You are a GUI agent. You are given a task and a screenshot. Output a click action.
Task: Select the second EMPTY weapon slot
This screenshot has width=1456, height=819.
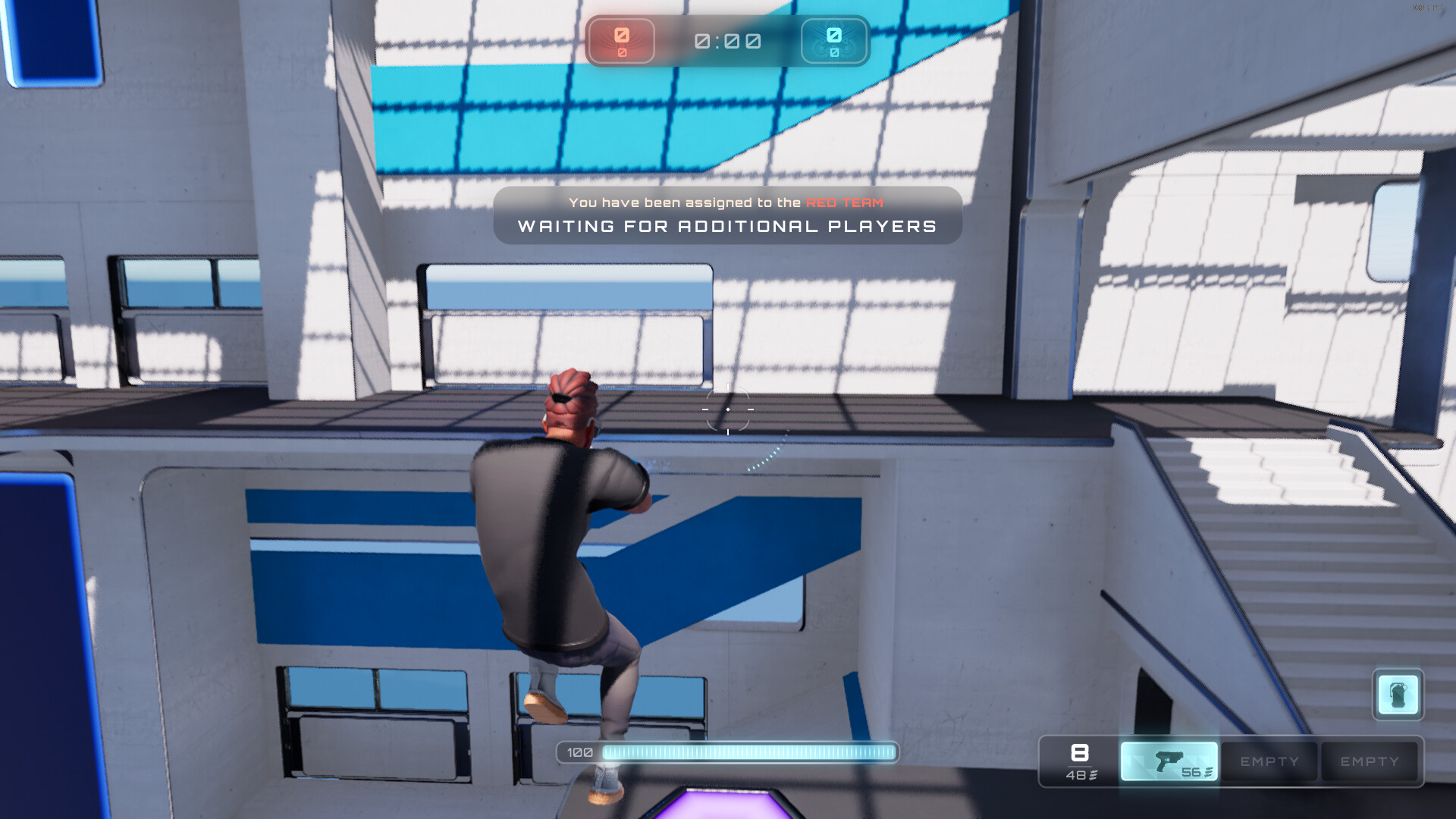(x=1370, y=761)
